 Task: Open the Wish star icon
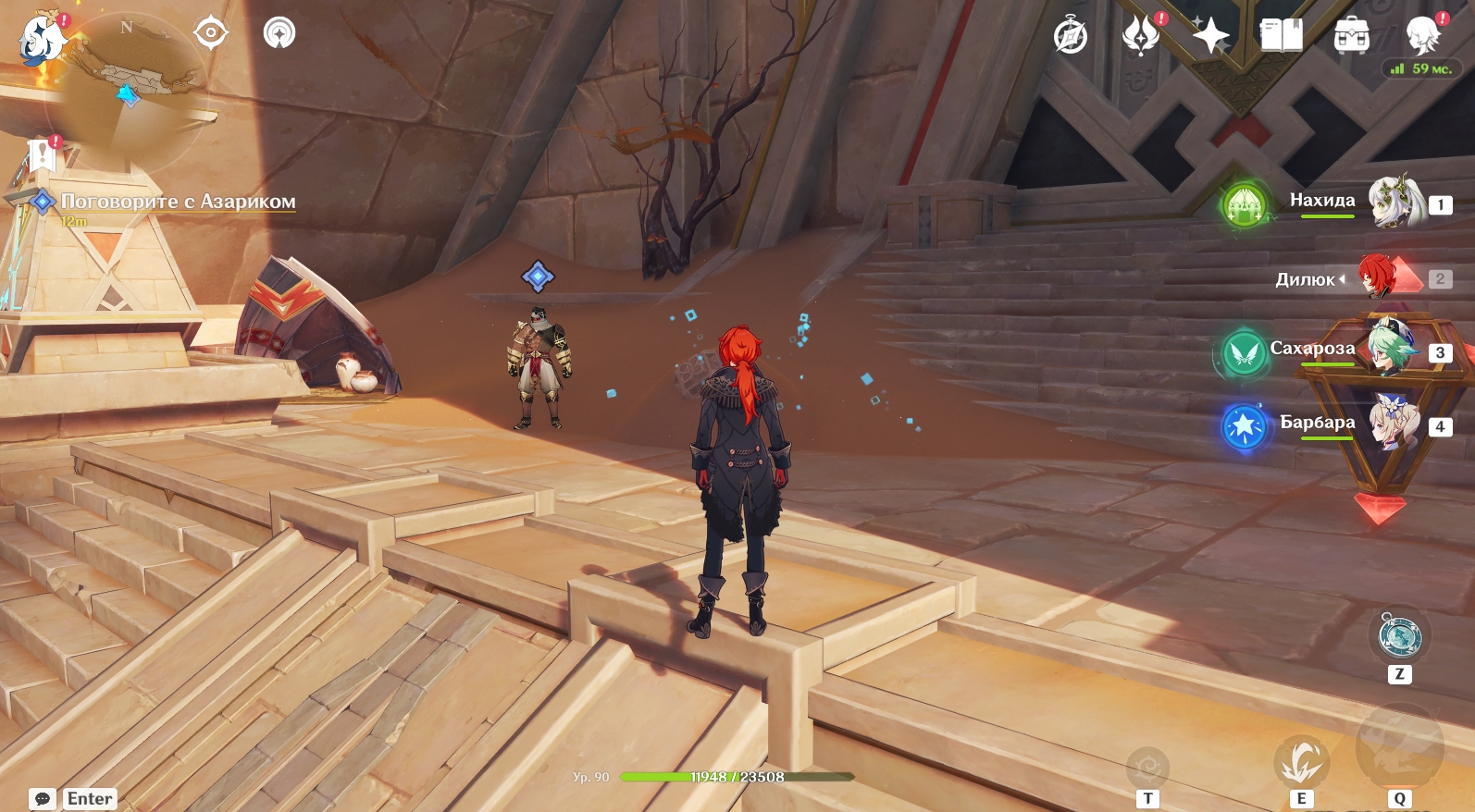(x=1210, y=37)
